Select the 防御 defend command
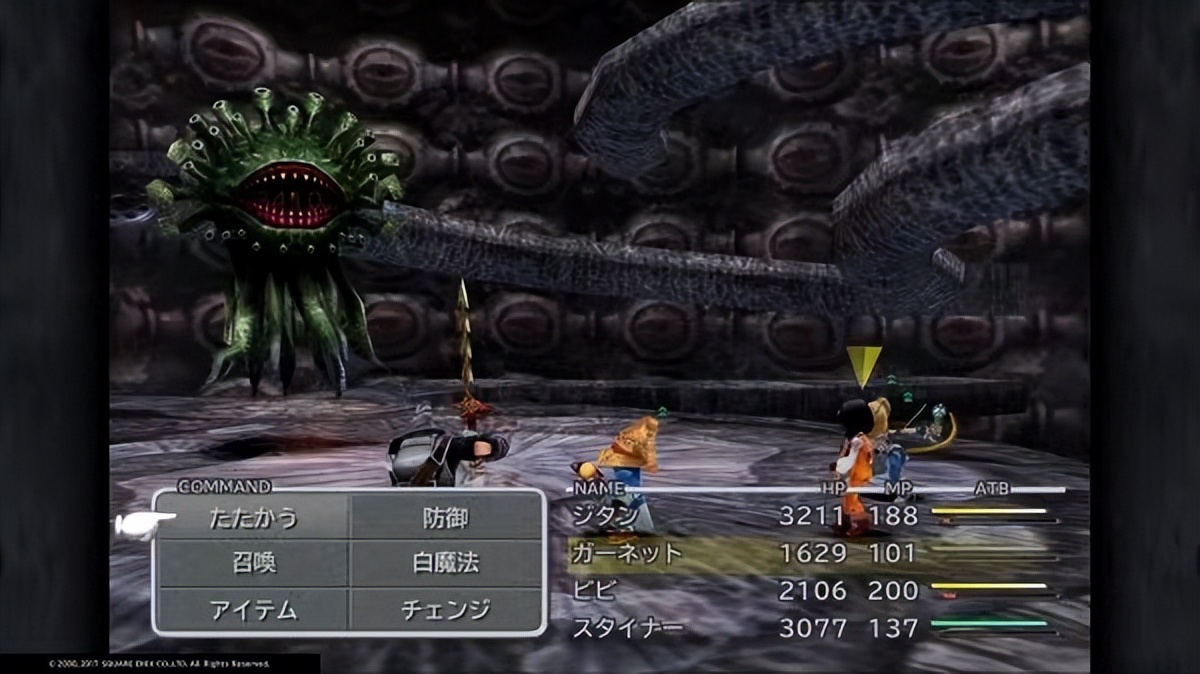Viewport: 1200px width, 674px height. pos(446,518)
